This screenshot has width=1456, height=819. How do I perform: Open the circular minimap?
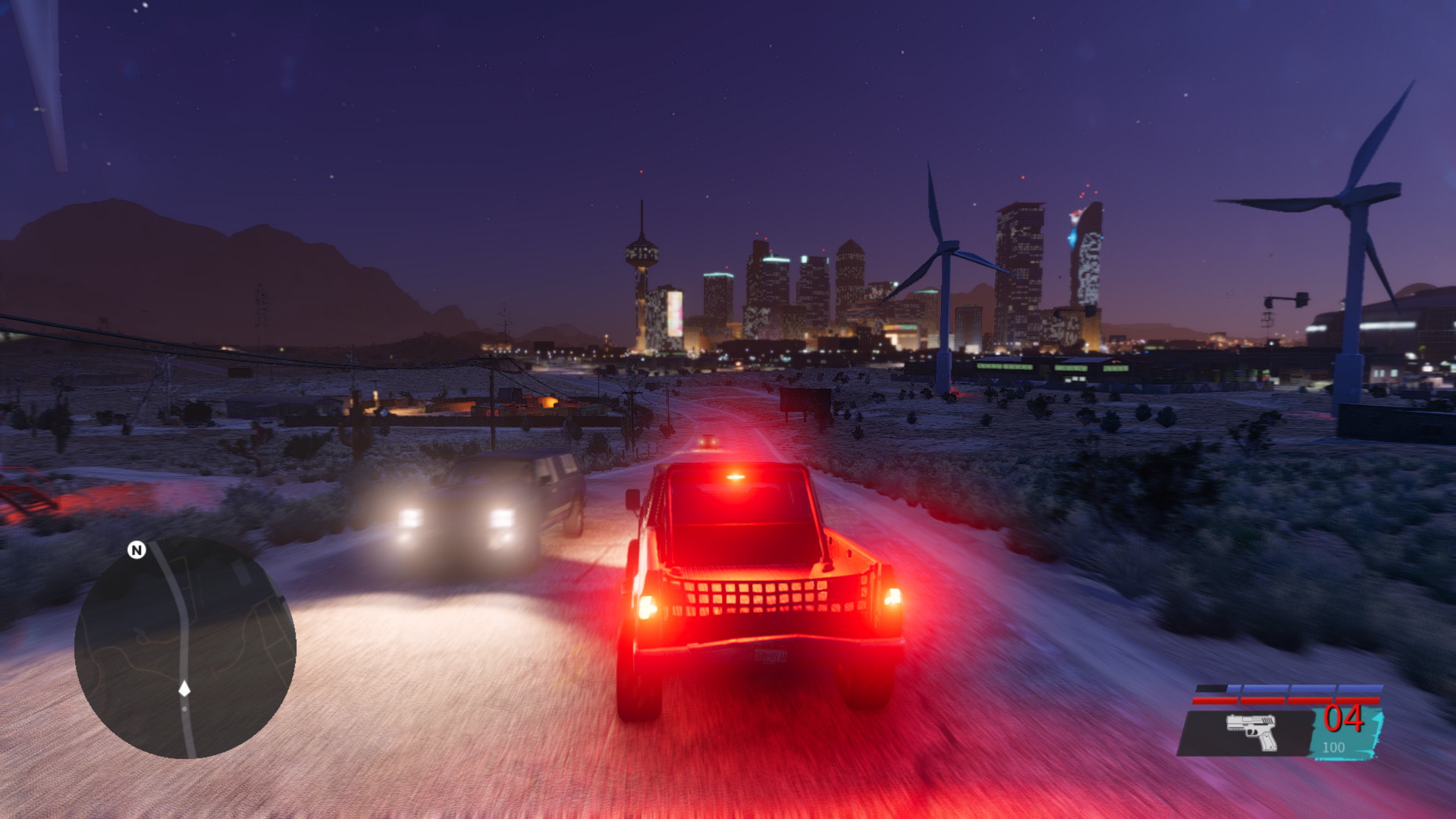tap(185, 648)
